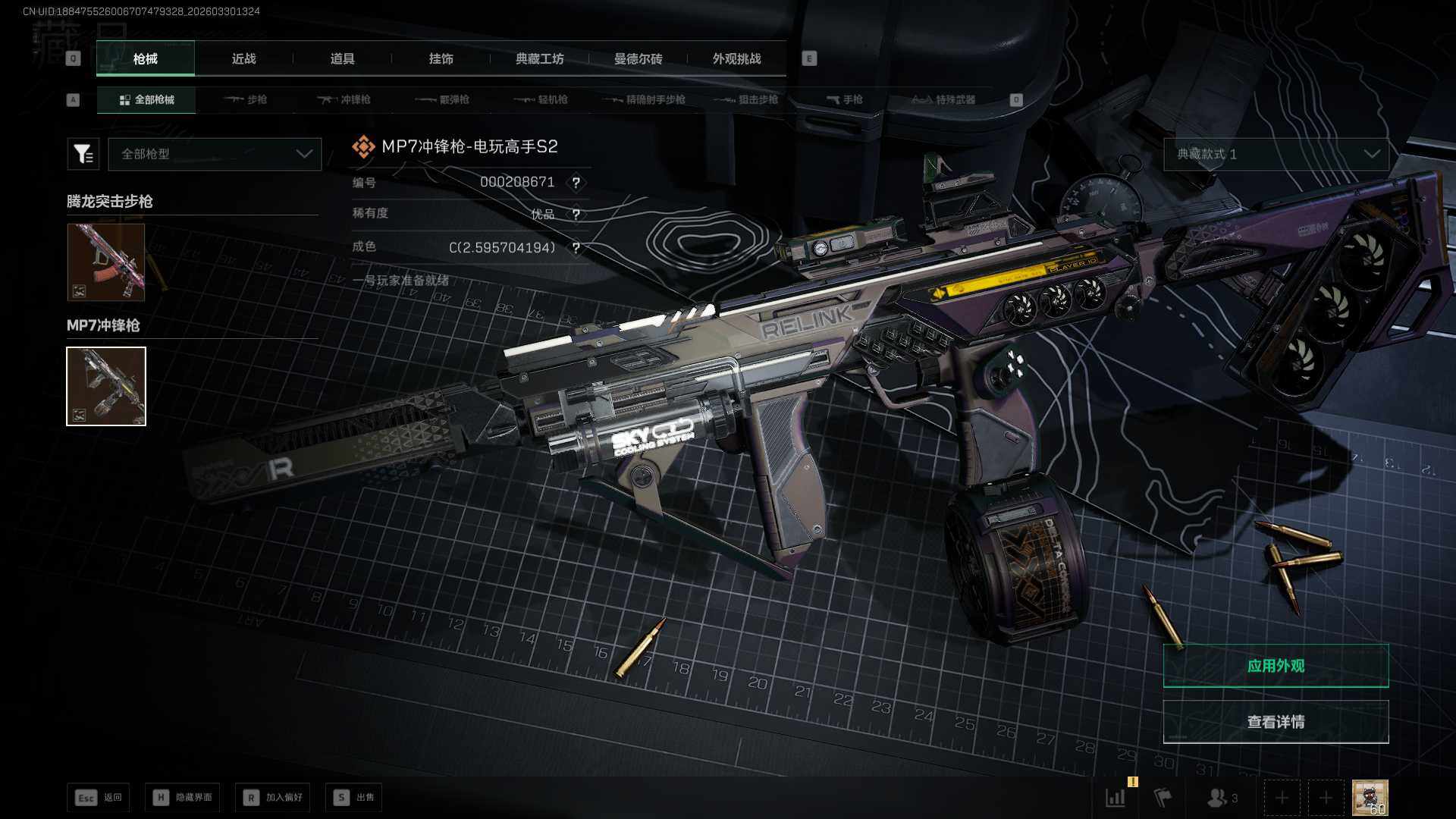Click the help icon next to 成色

[576, 248]
